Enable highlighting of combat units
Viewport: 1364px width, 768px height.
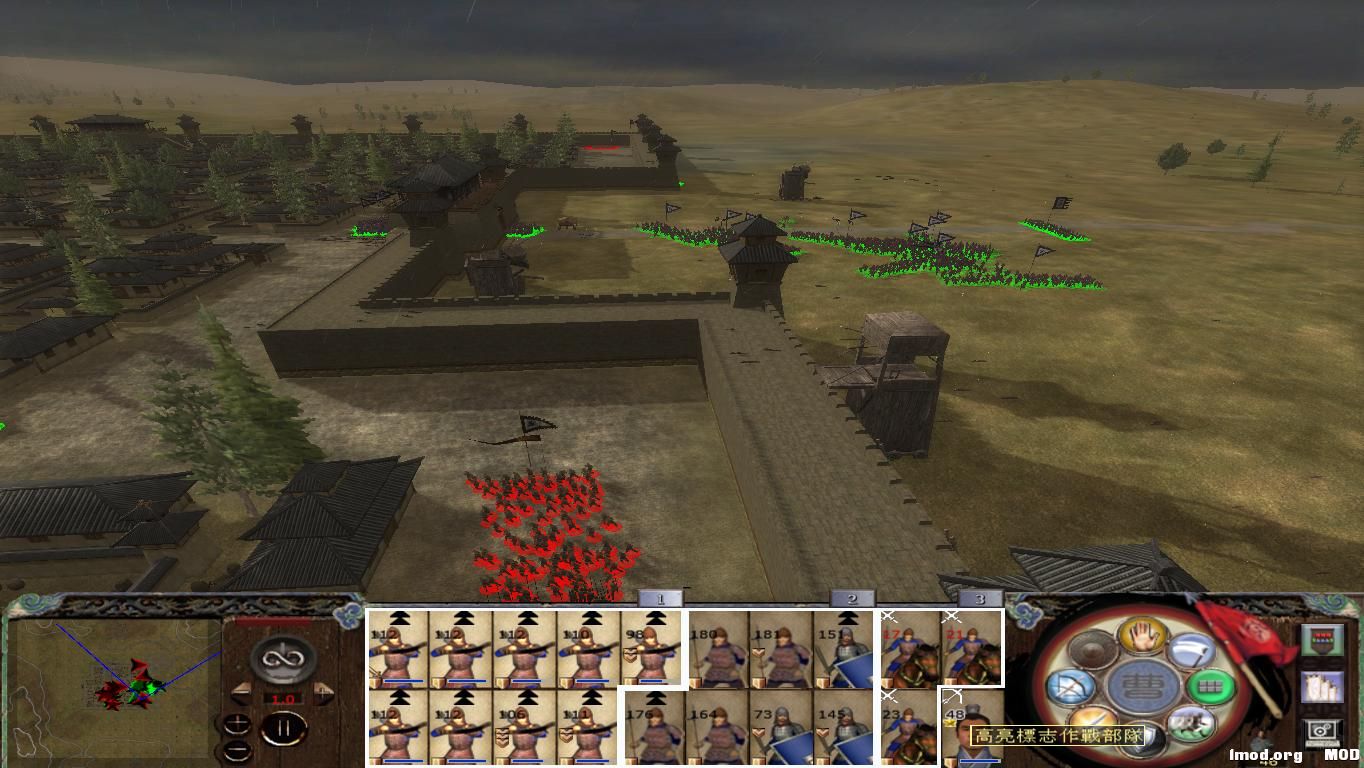point(1322,639)
